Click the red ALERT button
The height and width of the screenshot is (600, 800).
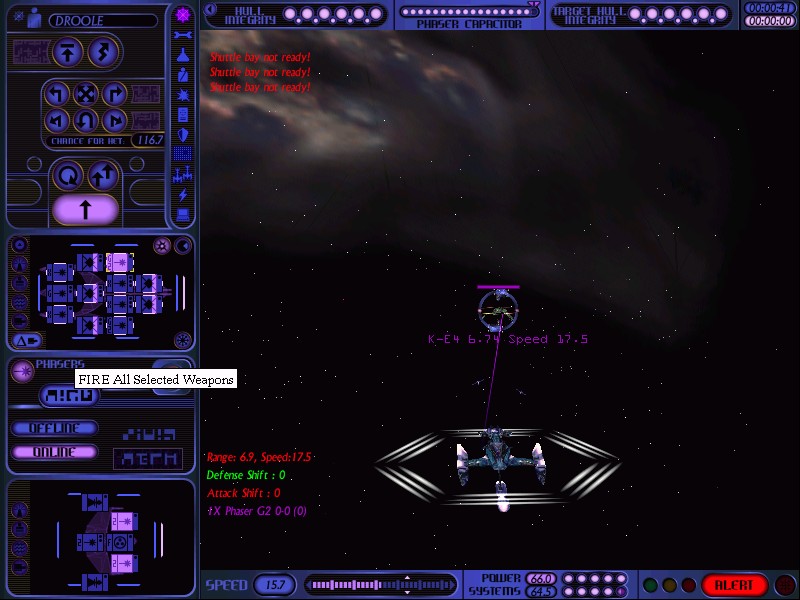tap(733, 585)
